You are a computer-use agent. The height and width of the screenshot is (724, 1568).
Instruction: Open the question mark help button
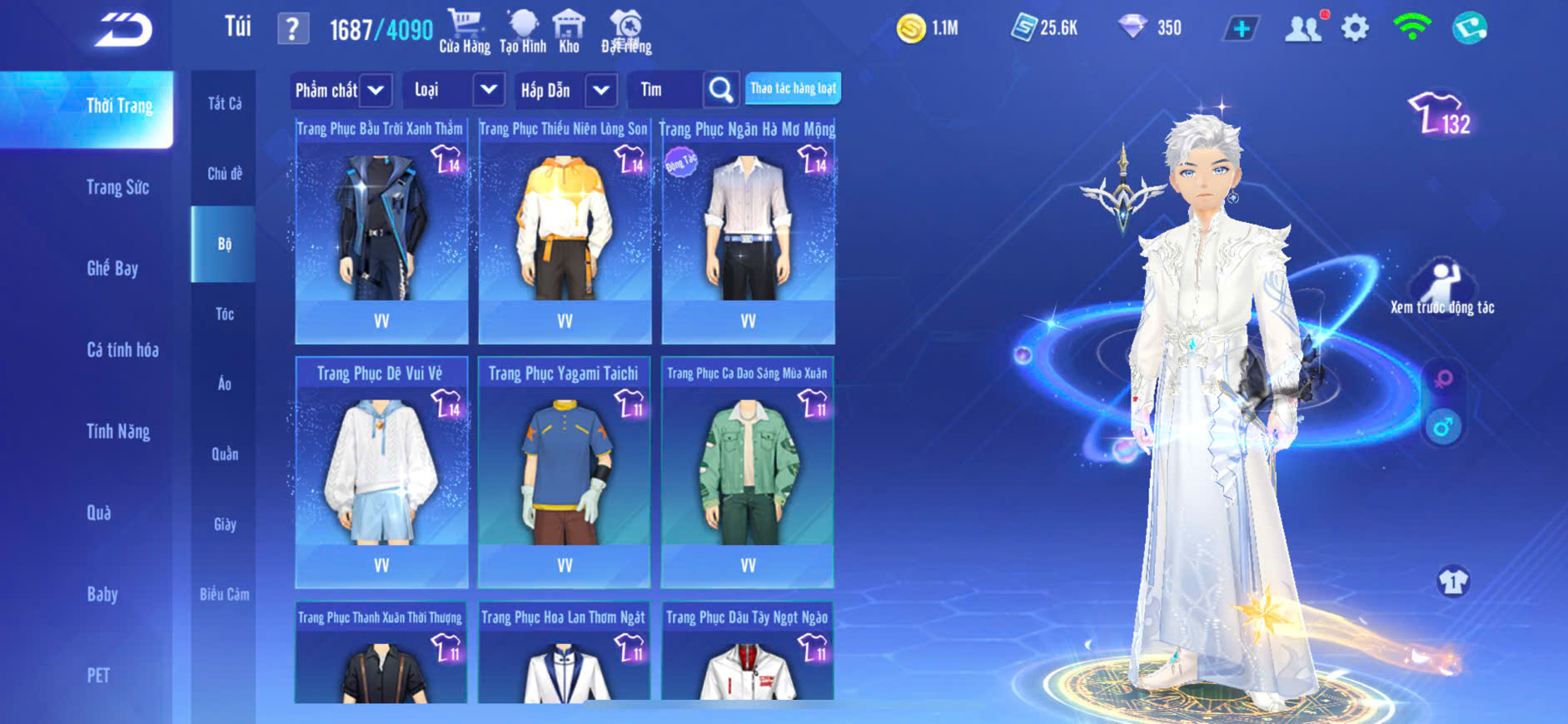(292, 29)
